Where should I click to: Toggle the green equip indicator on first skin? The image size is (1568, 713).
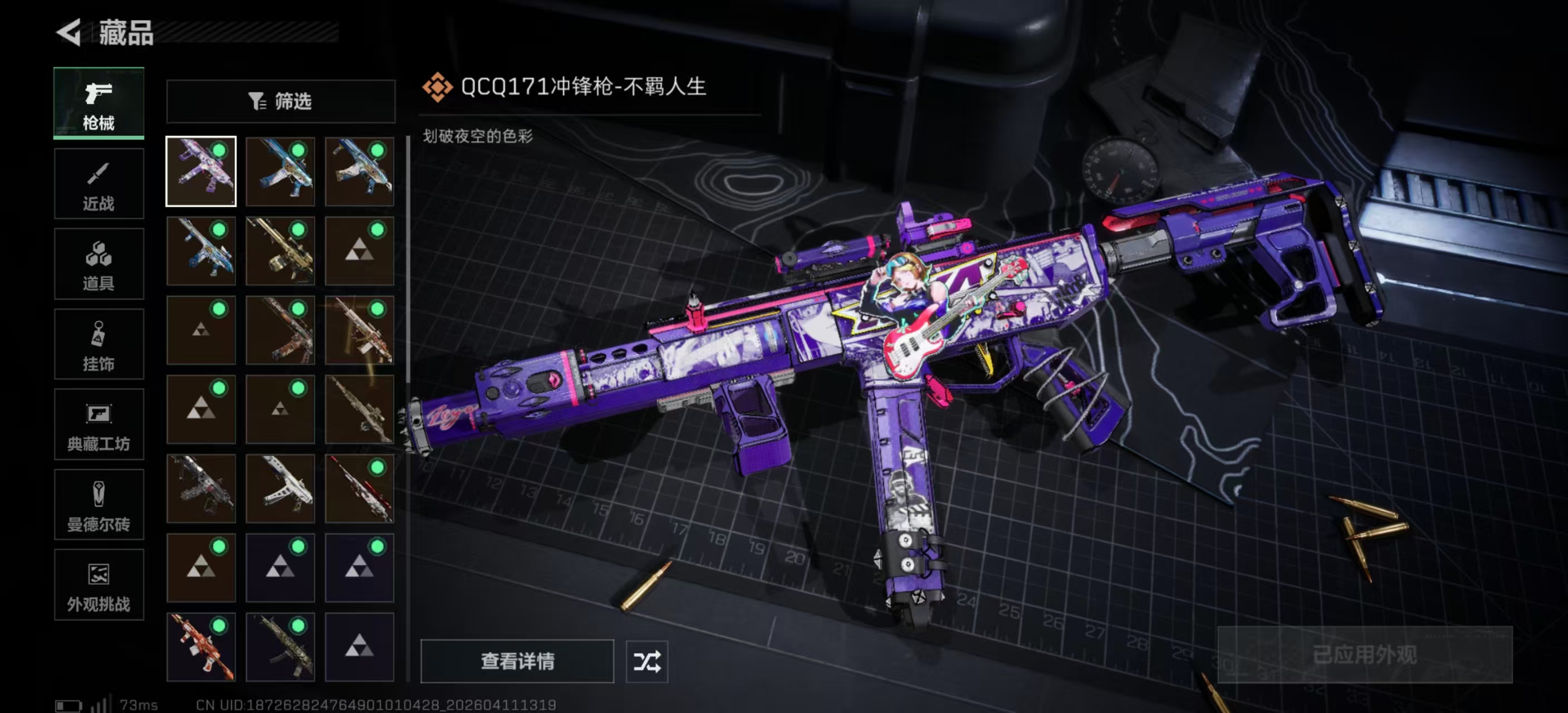219,150
